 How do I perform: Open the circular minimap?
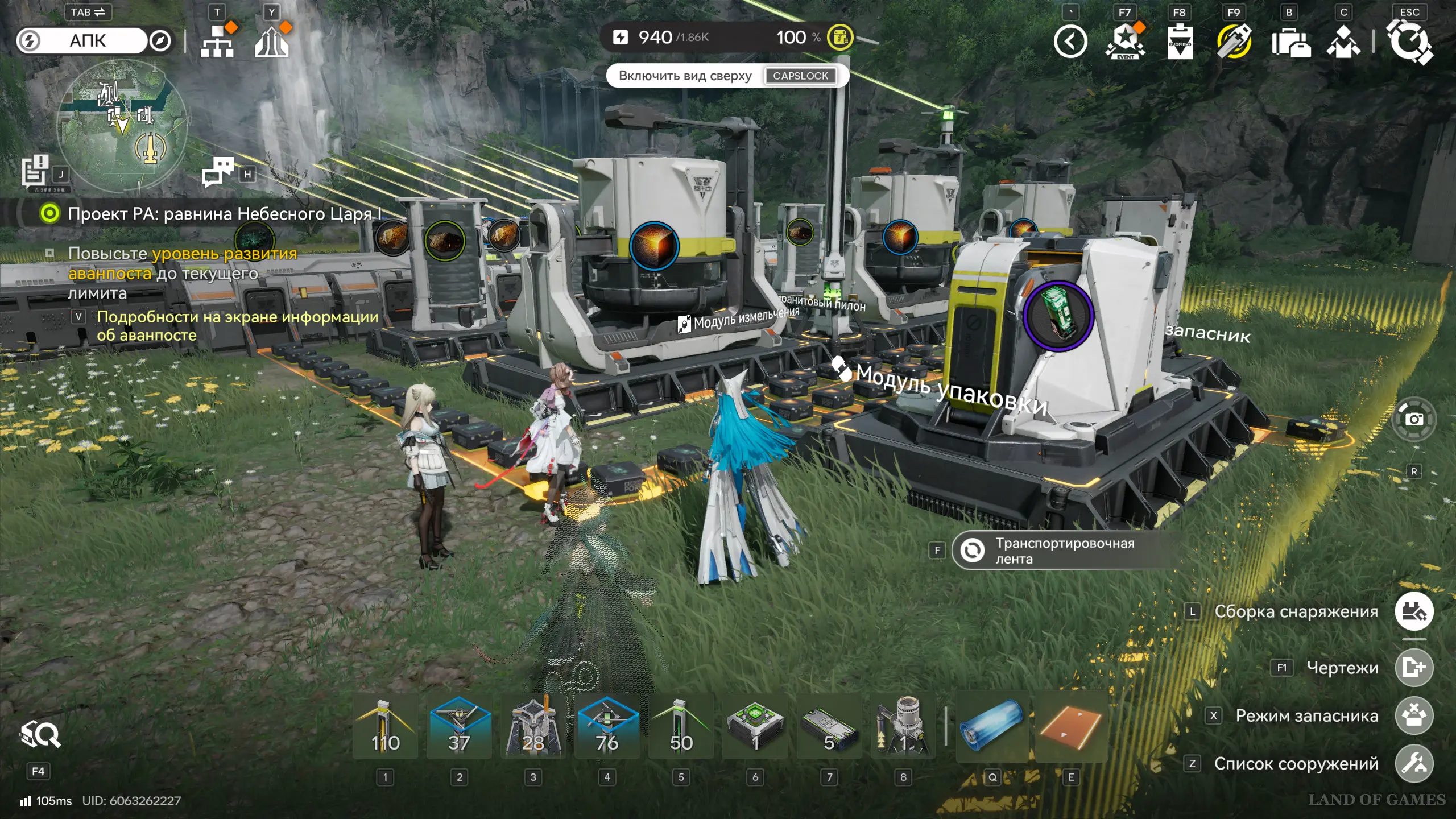click(x=122, y=125)
